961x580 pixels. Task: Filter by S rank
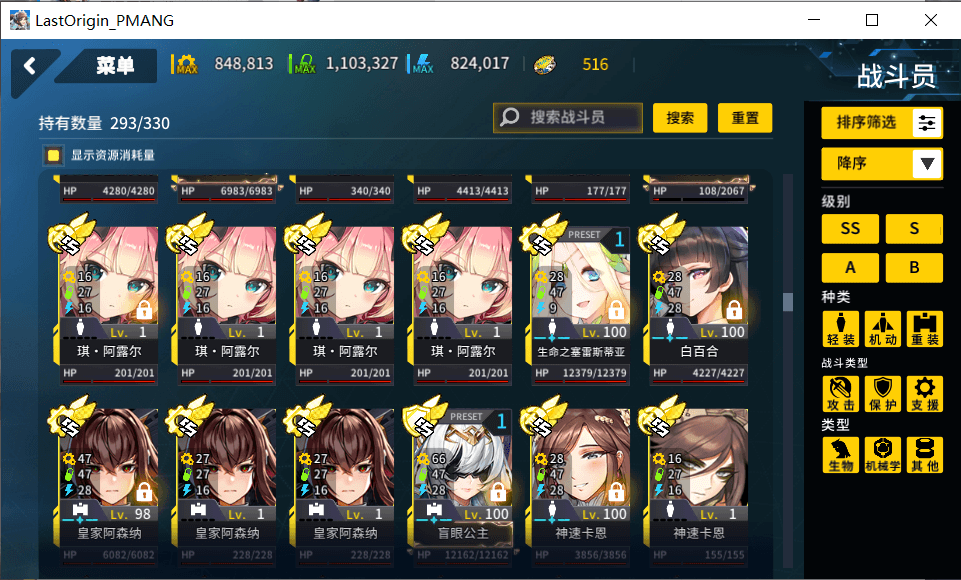point(914,228)
